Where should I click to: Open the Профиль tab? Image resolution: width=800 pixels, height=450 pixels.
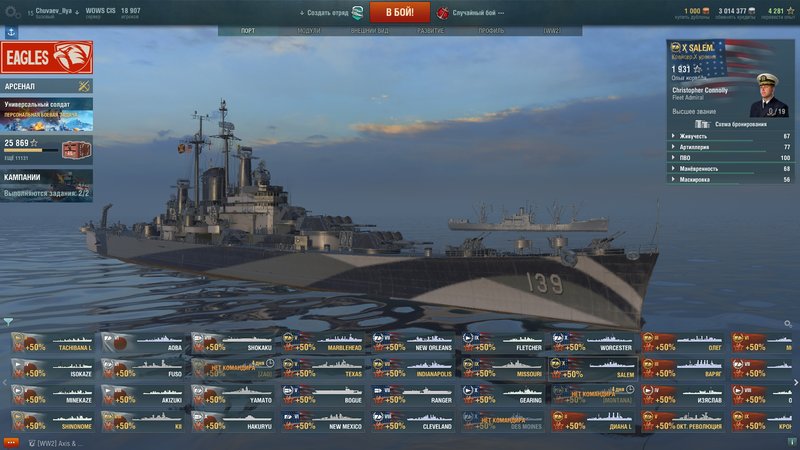[x=491, y=31]
